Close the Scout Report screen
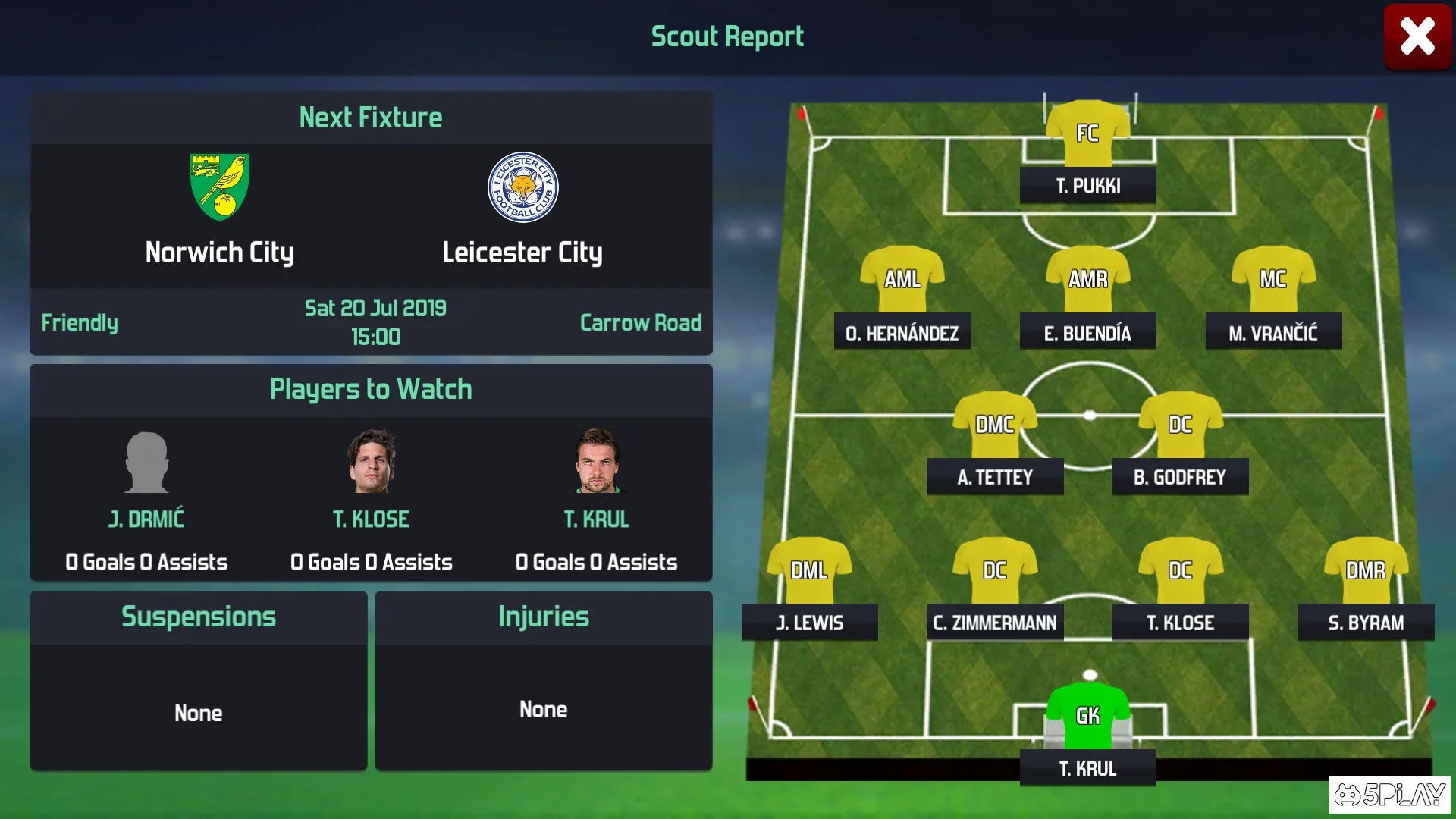Screen dimensions: 1456x819 [x=1417, y=37]
